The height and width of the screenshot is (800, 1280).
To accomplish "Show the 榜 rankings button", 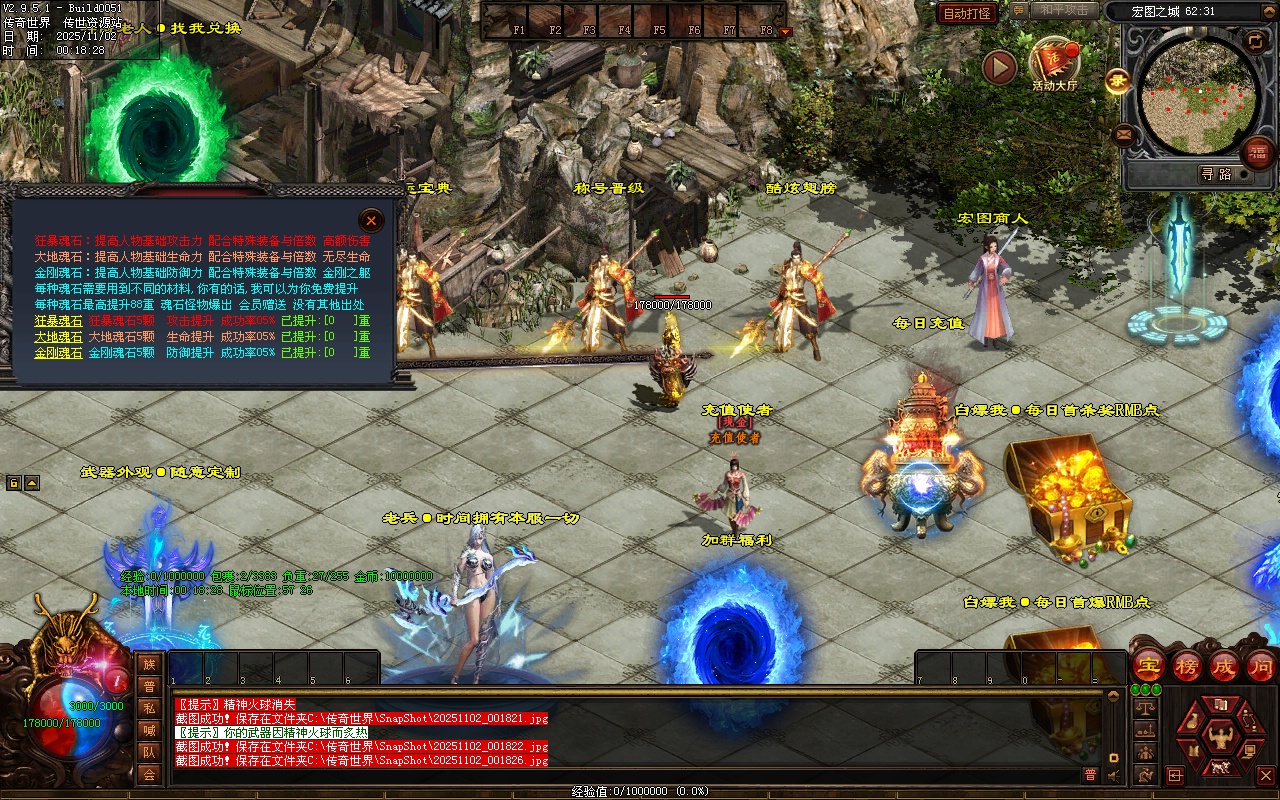I will click(1187, 666).
